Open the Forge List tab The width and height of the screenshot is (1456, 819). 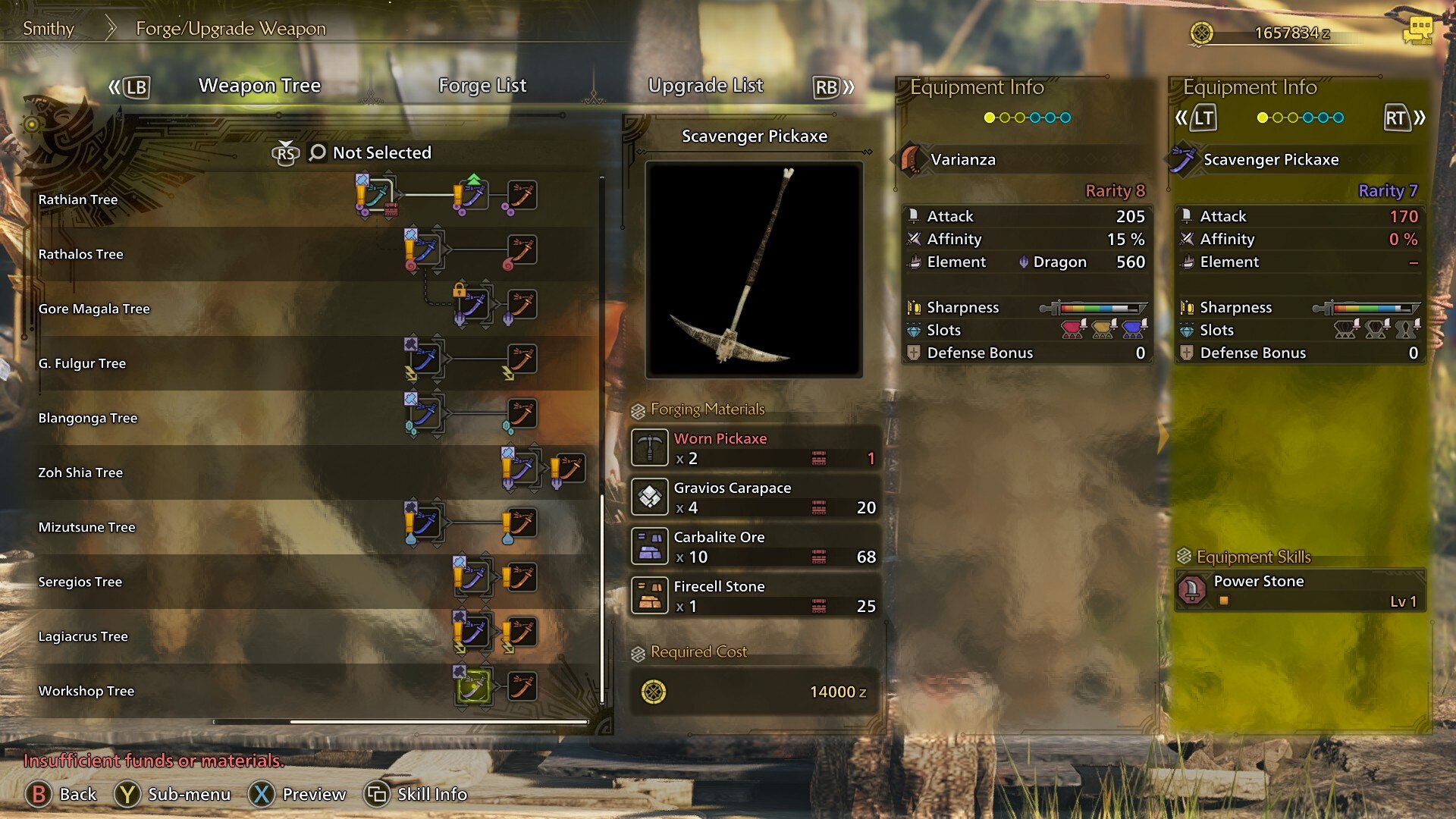(x=482, y=86)
